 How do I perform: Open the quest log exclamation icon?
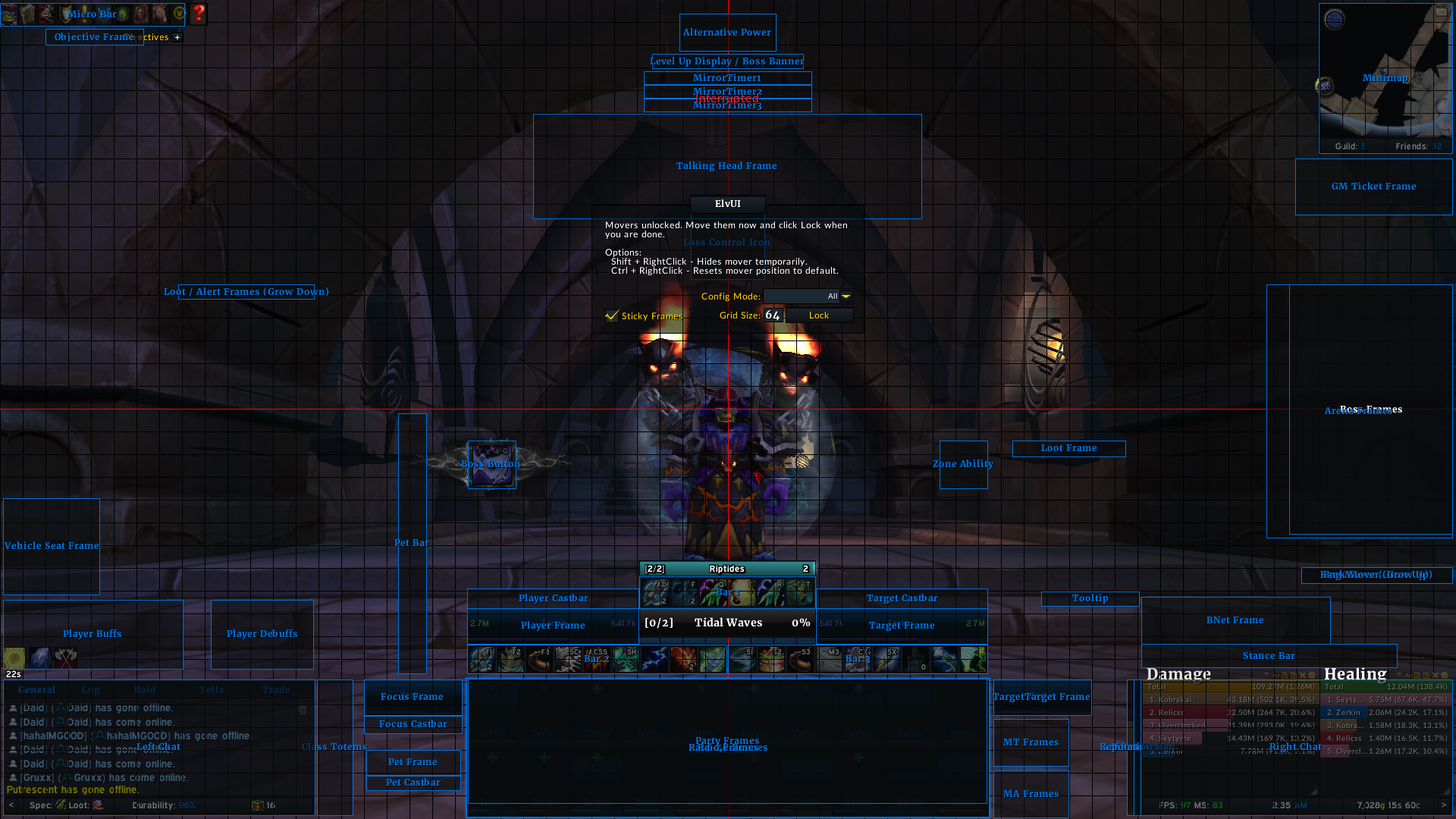coord(84,14)
